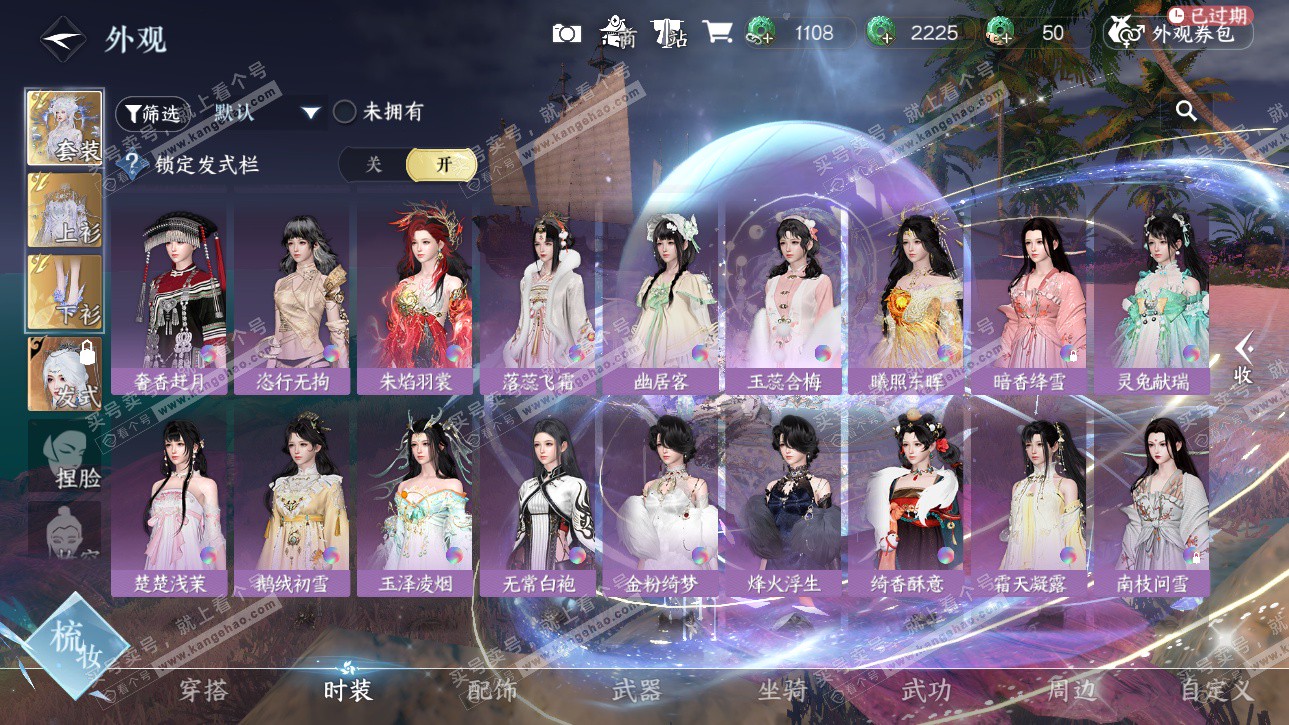The width and height of the screenshot is (1289, 725).
Task: Open the camera photo mode
Action: click(x=566, y=33)
